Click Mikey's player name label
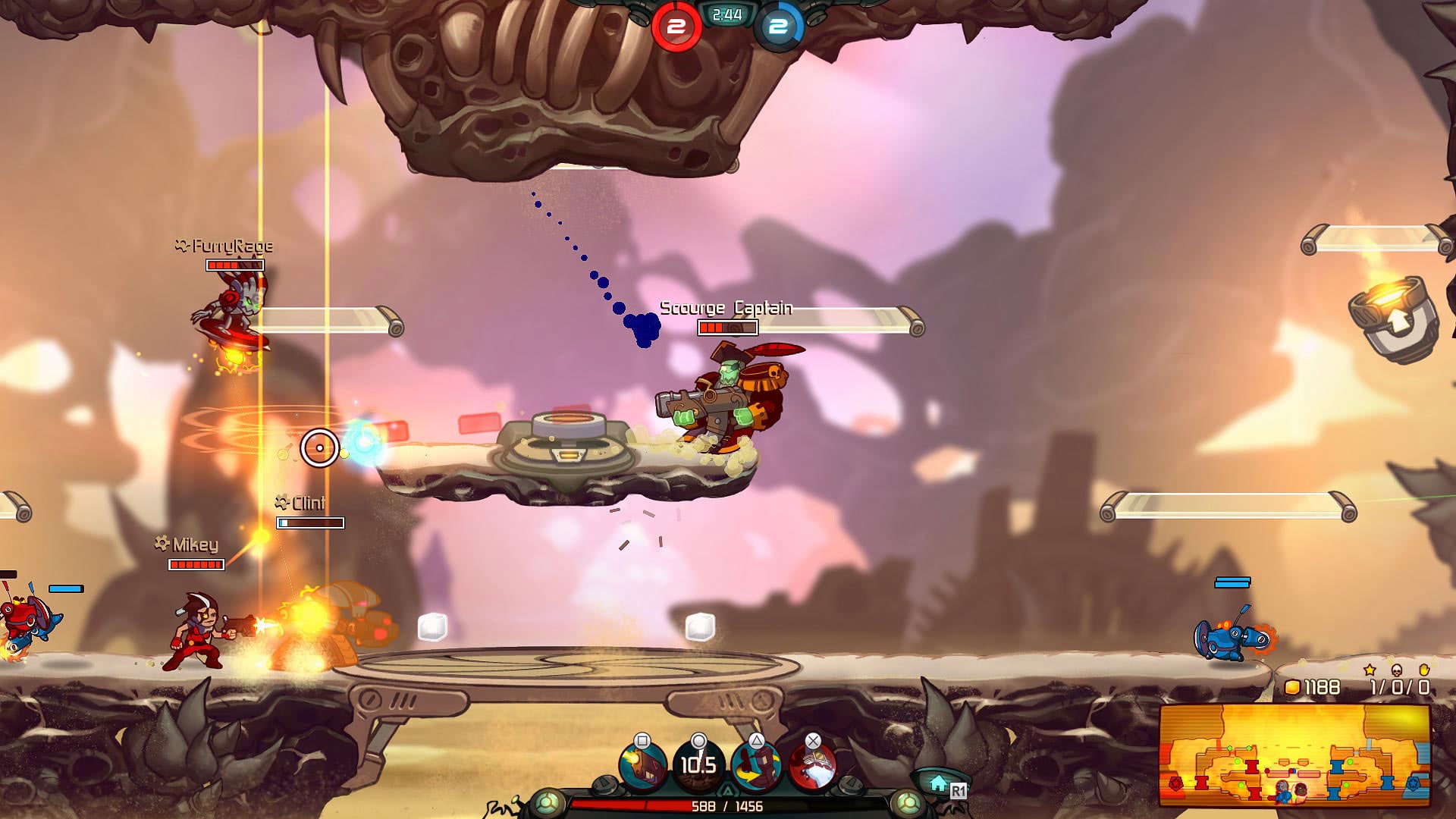 point(187,543)
